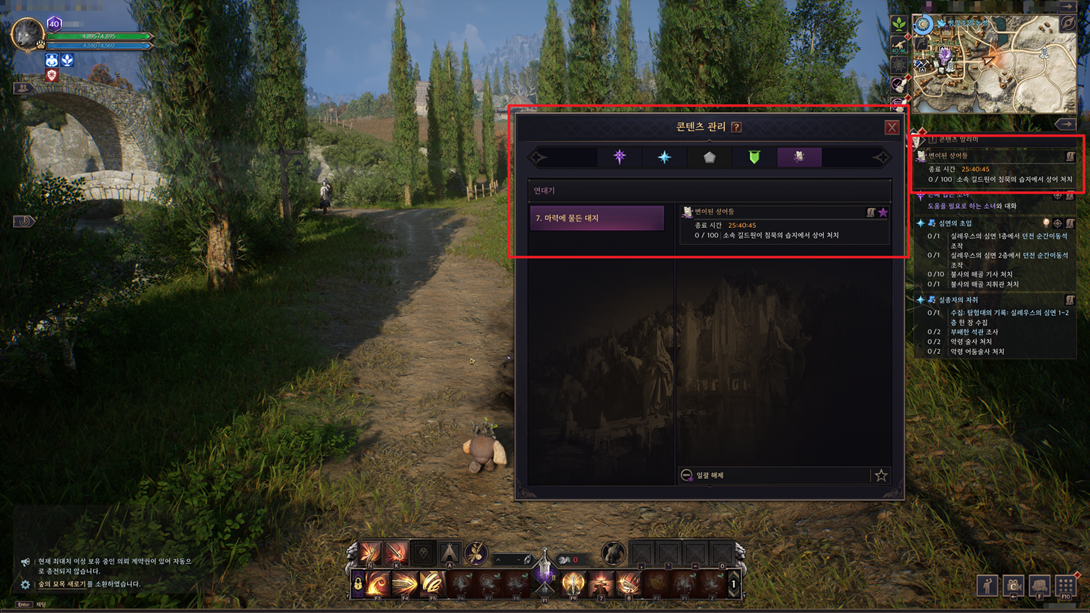
Task: Open the help icon beside the window title
Action: [x=736, y=127]
